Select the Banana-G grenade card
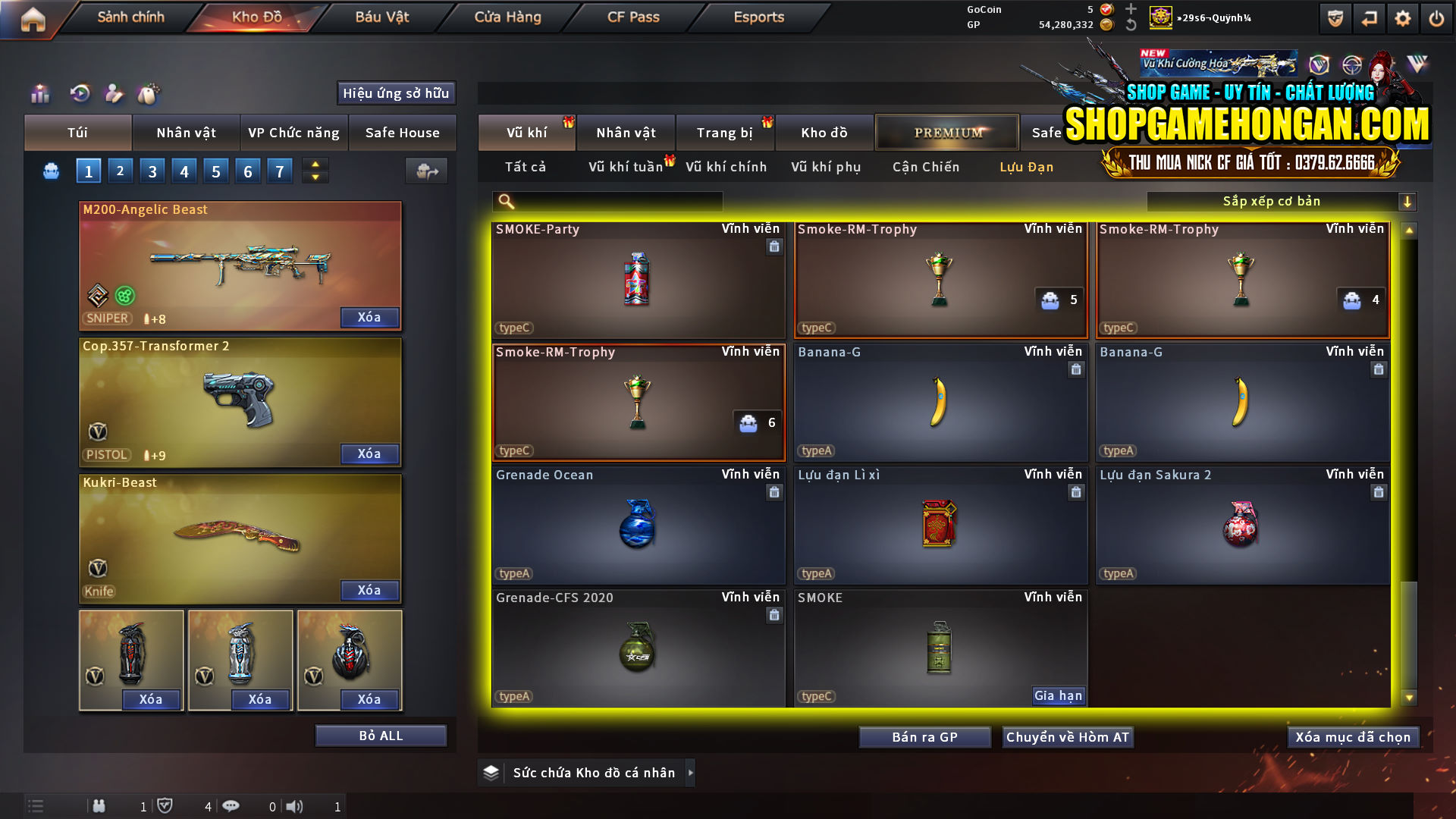 pyautogui.click(x=940, y=402)
